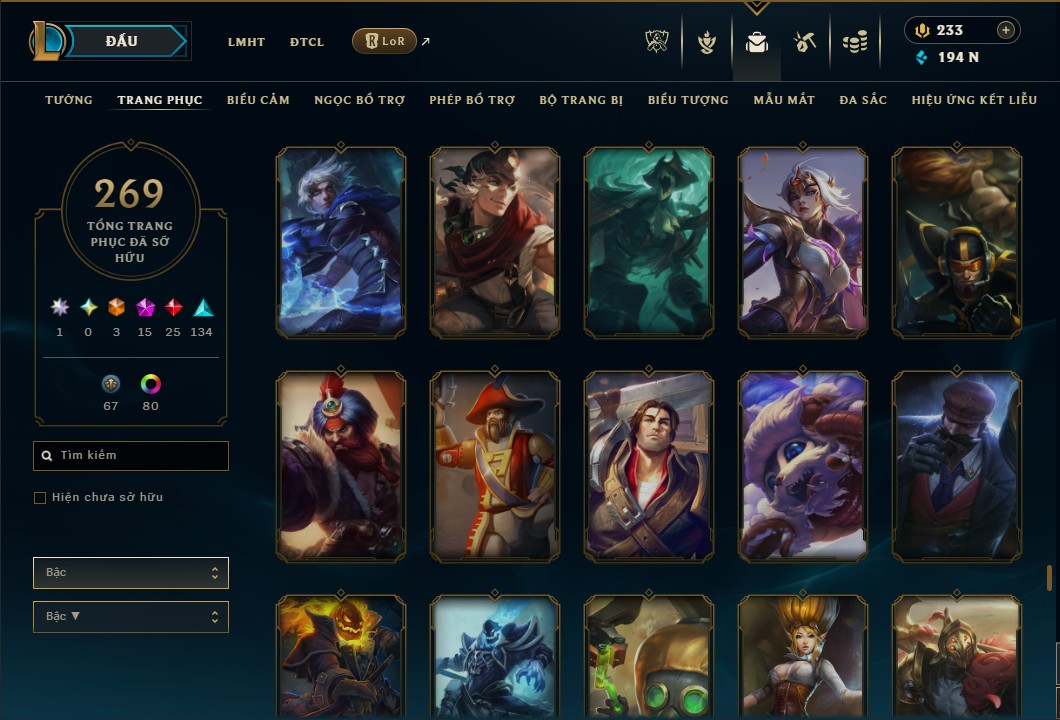
Task: Open the LMHT menu entry
Action: tap(246, 42)
